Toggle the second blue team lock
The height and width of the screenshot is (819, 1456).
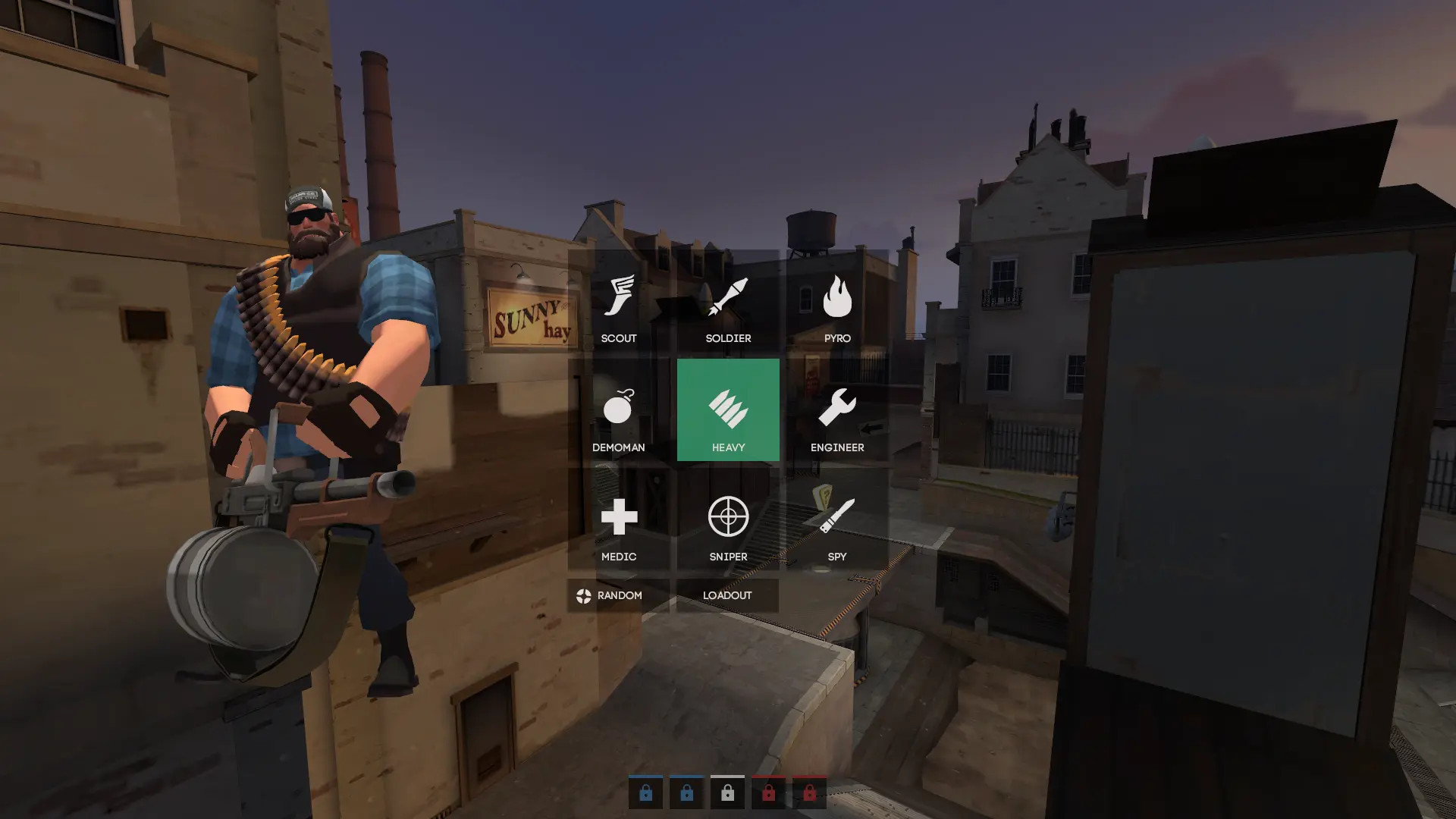pos(686,792)
